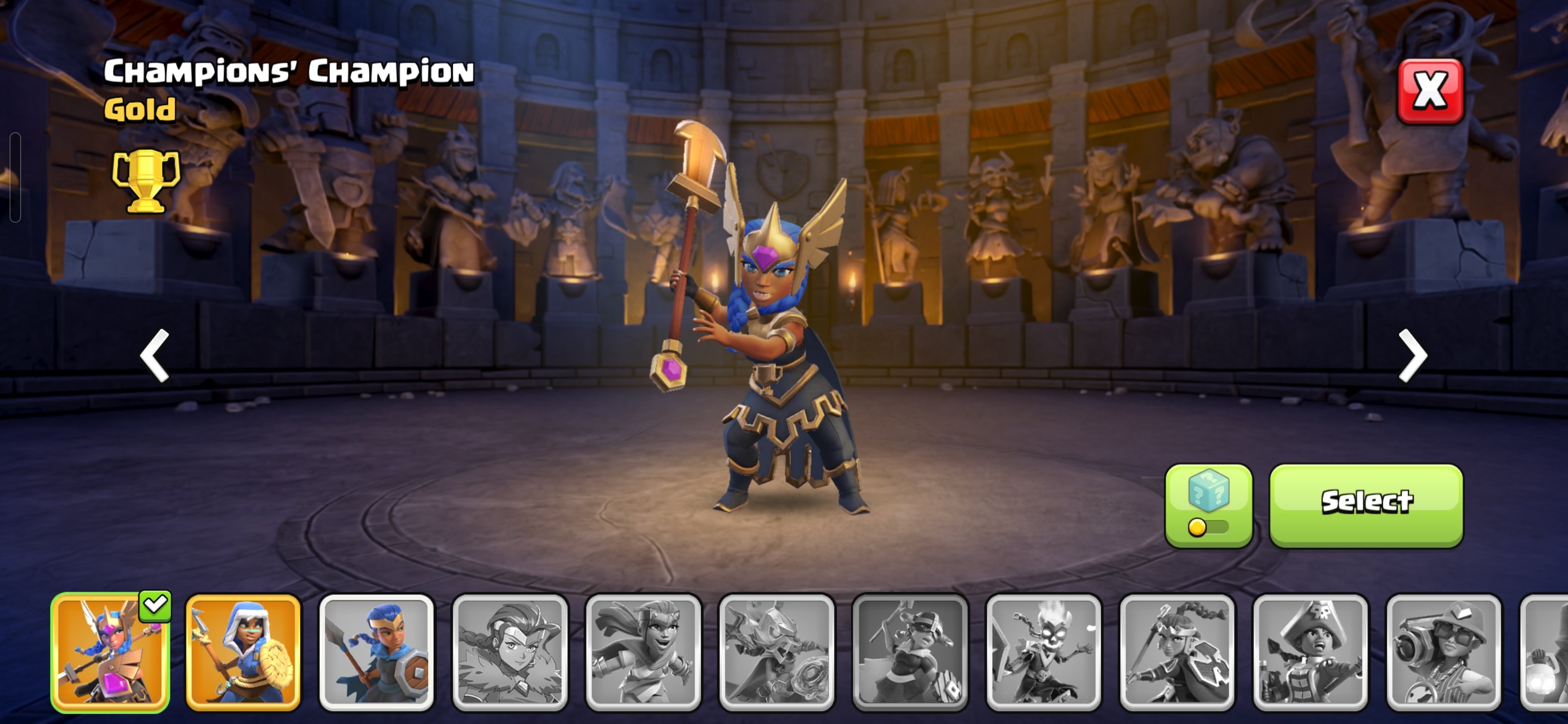Go to the next skin with the right arrow
This screenshot has width=1568, height=724.
[1412, 355]
